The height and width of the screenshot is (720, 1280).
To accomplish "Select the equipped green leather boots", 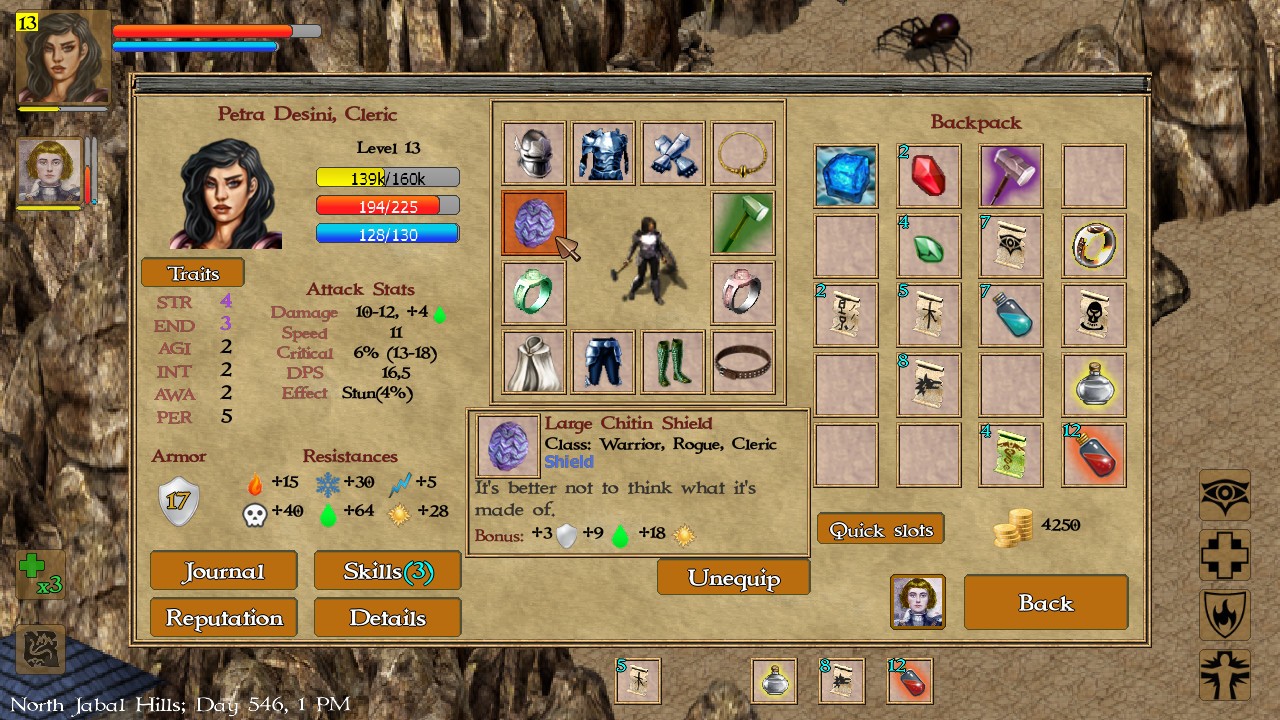I will pos(672,362).
